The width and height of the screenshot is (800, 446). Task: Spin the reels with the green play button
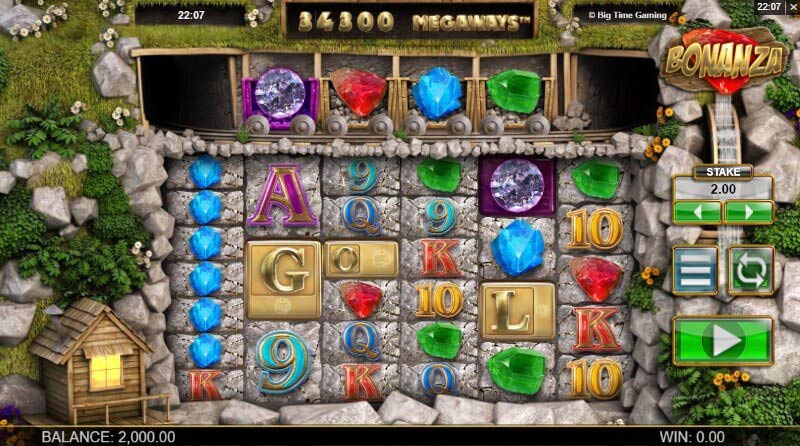[723, 341]
